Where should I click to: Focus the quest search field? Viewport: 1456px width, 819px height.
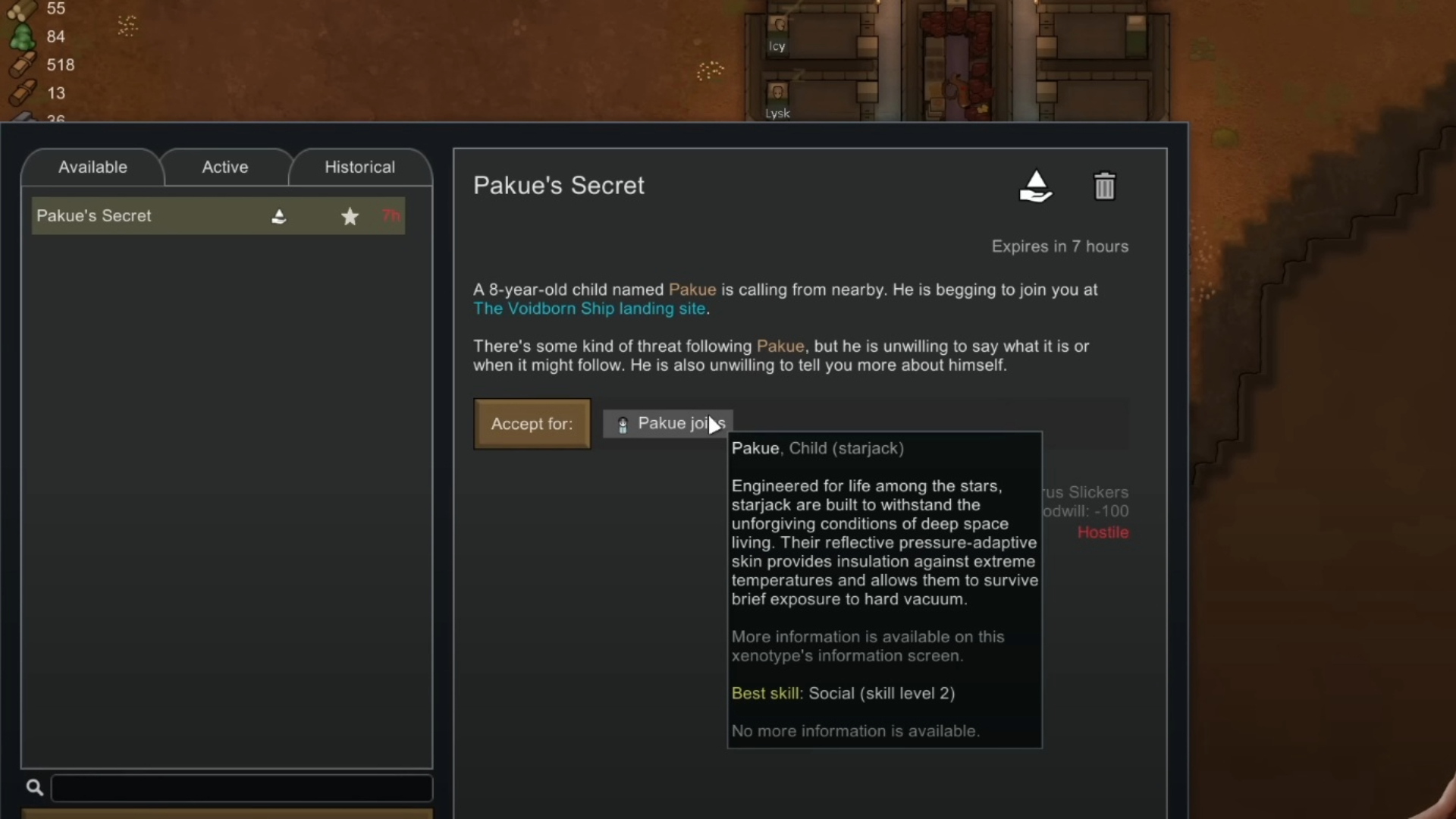(x=241, y=788)
